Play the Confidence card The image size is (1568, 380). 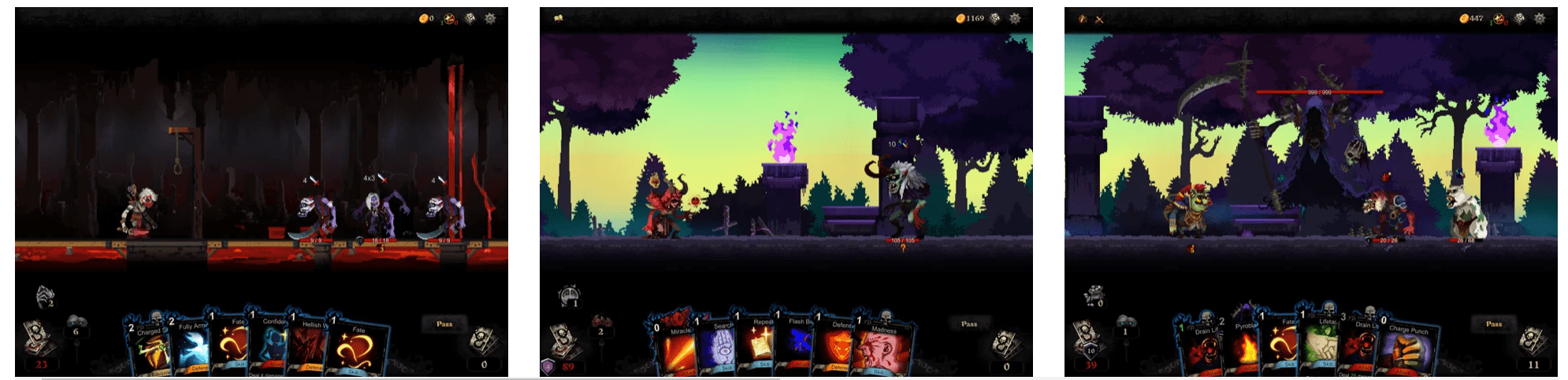pos(273,345)
